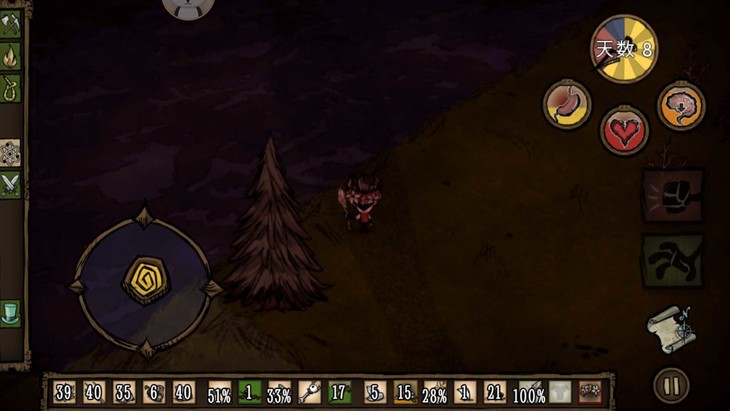Select the inventory slot showing 51%

219,392
